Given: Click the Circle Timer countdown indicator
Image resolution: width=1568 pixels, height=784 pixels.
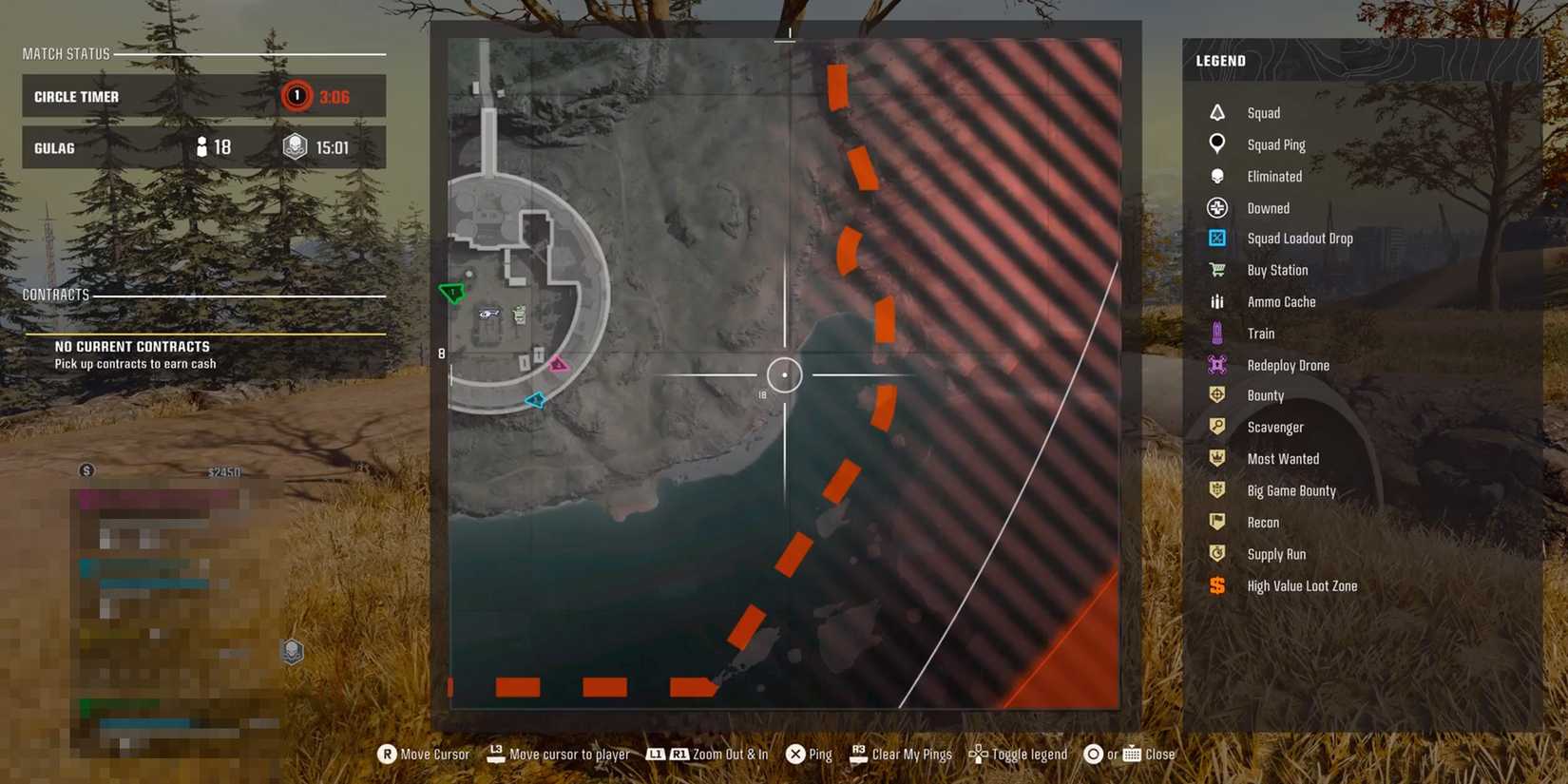Looking at the screenshot, I should (x=296, y=96).
